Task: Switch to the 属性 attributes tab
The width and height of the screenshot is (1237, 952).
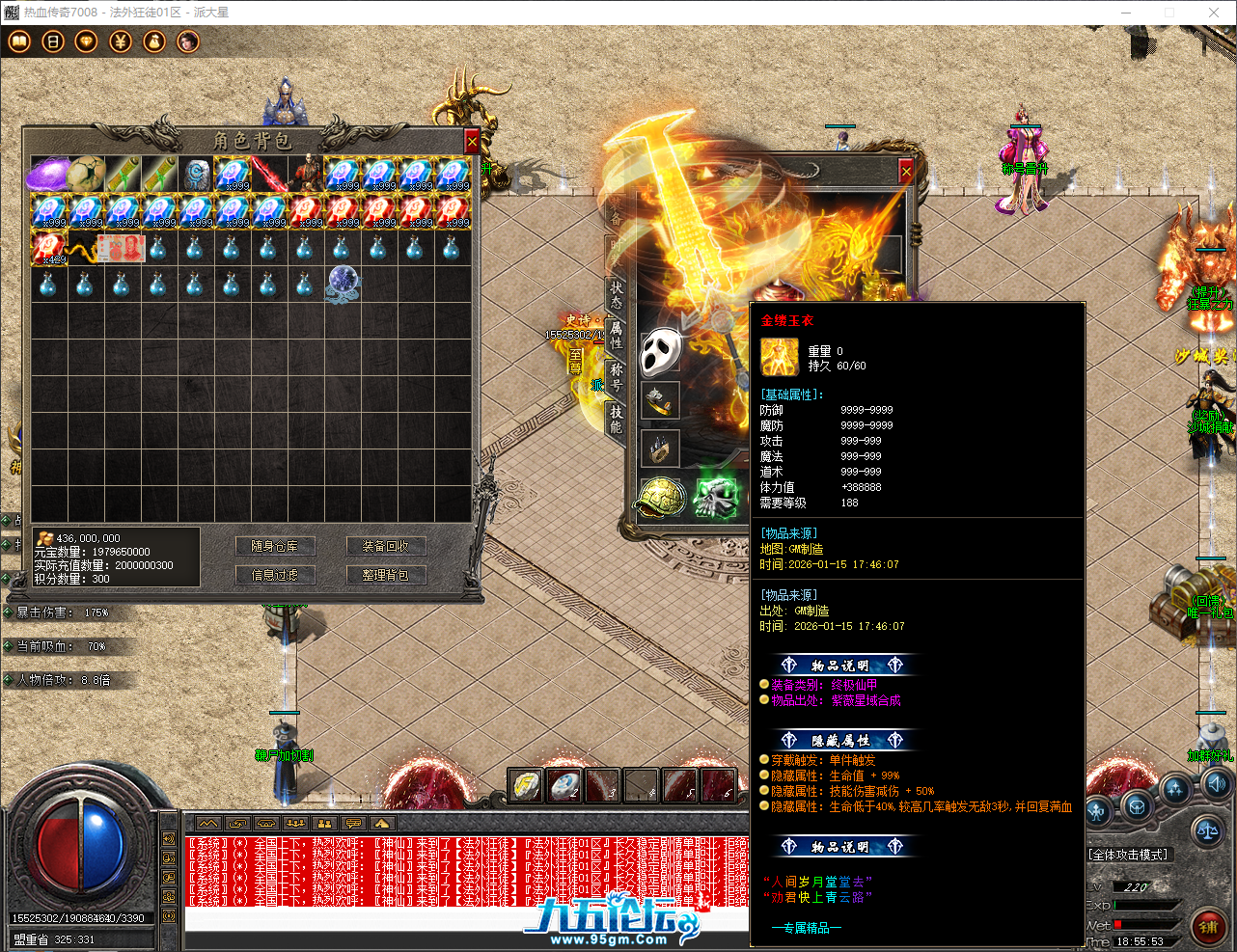Action: [x=616, y=335]
